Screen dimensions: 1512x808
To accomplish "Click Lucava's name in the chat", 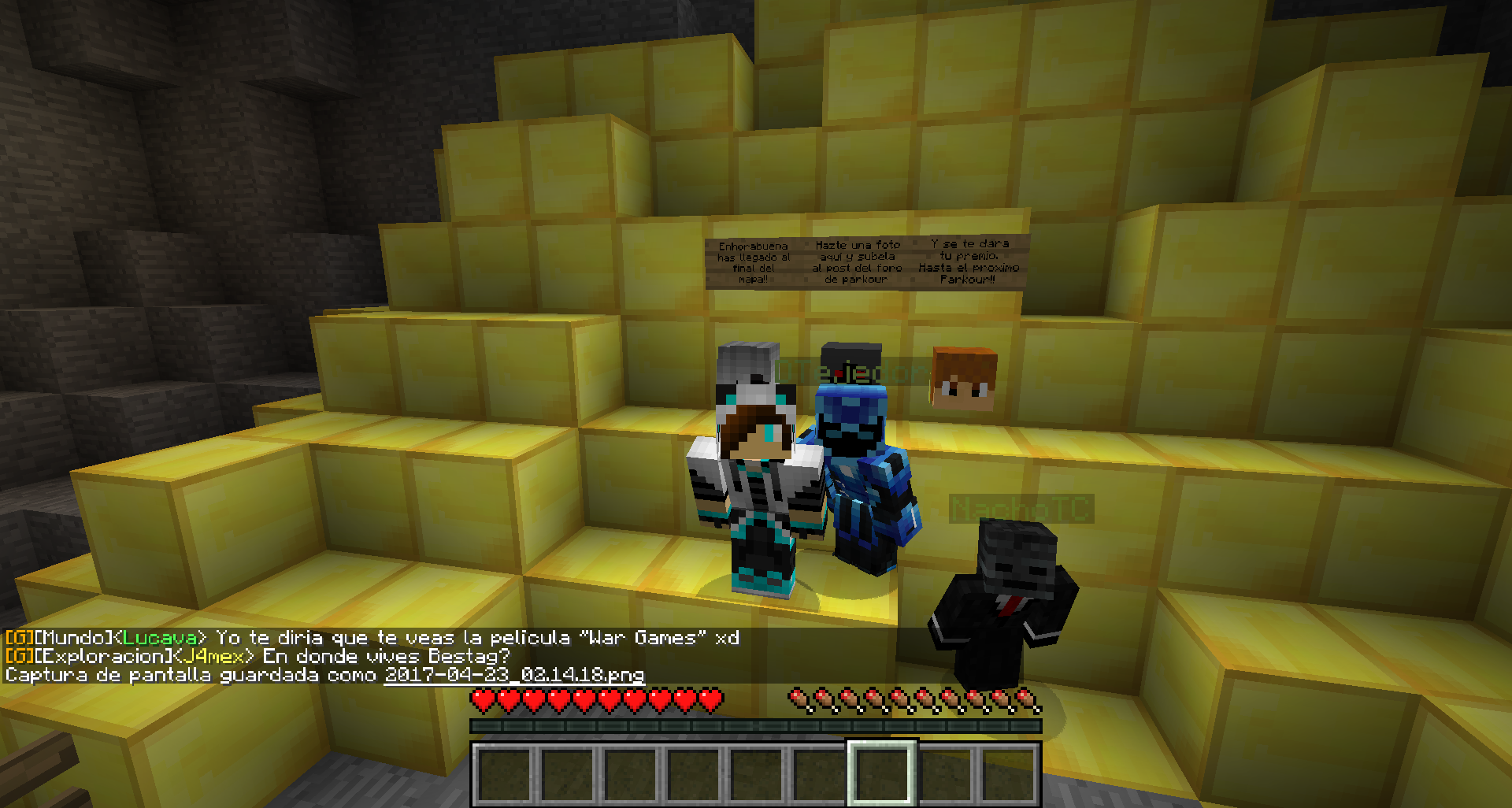I will coord(160,638).
